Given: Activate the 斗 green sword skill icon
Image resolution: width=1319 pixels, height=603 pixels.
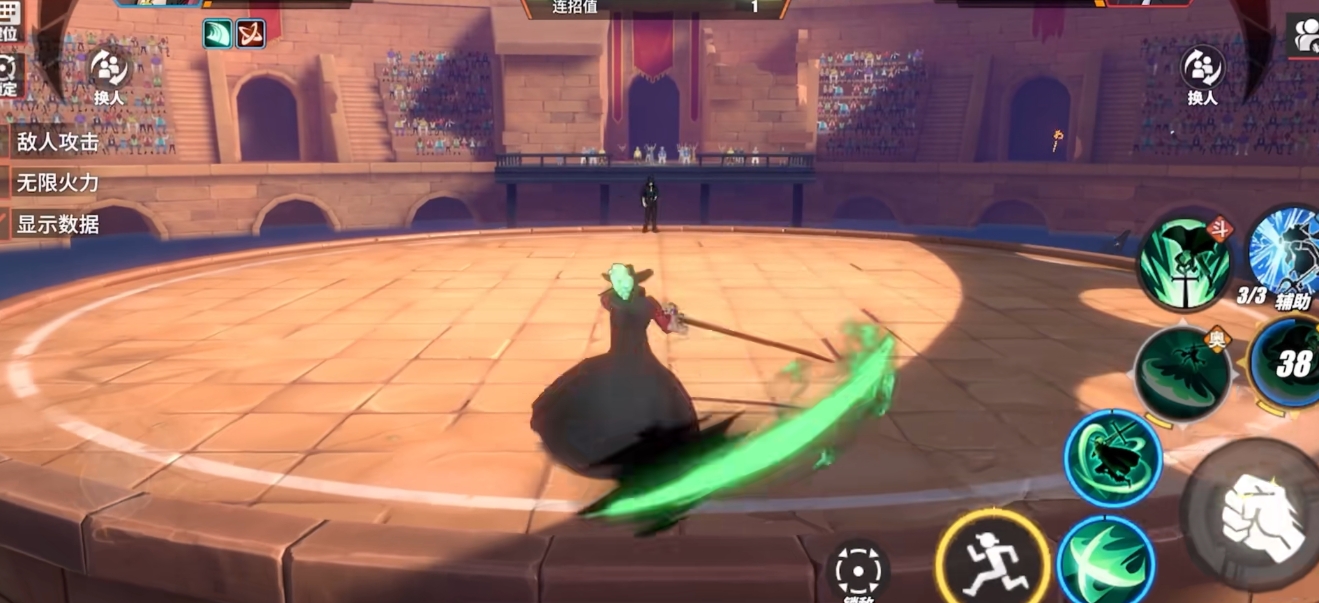Looking at the screenshot, I should 1186,264.
